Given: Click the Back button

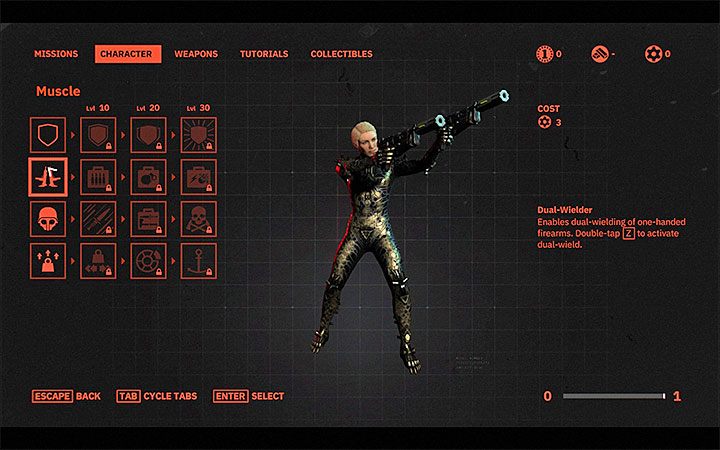Looking at the screenshot, I should pyautogui.click(x=66, y=397).
